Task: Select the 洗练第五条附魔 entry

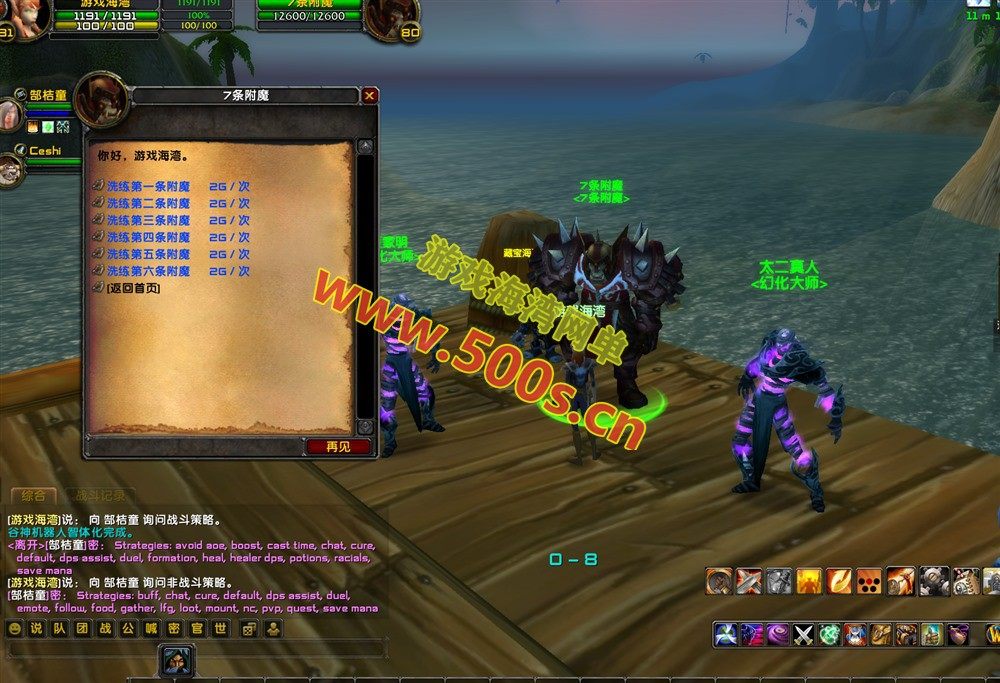Action: coord(148,254)
